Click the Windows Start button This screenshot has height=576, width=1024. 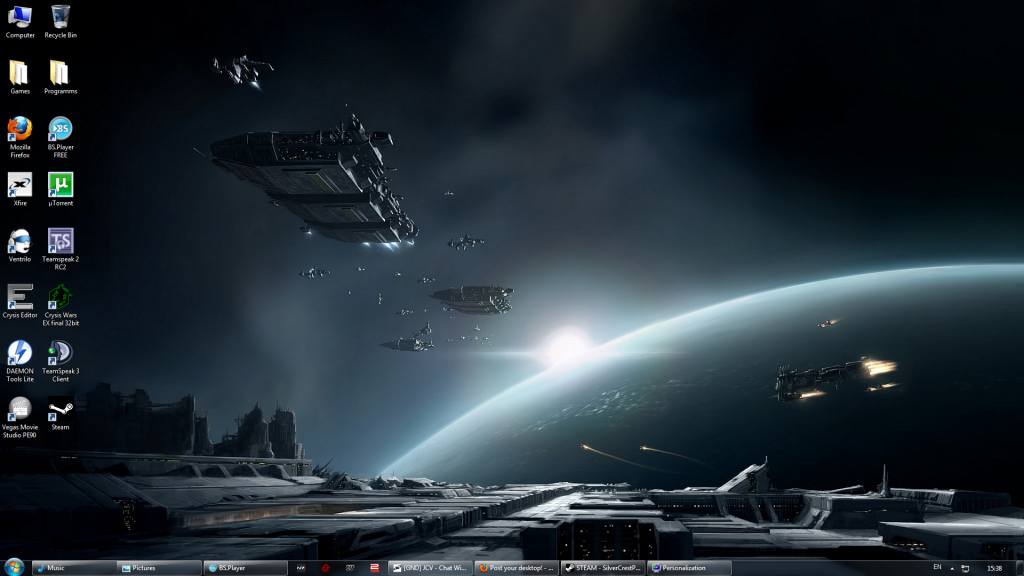click(14, 567)
